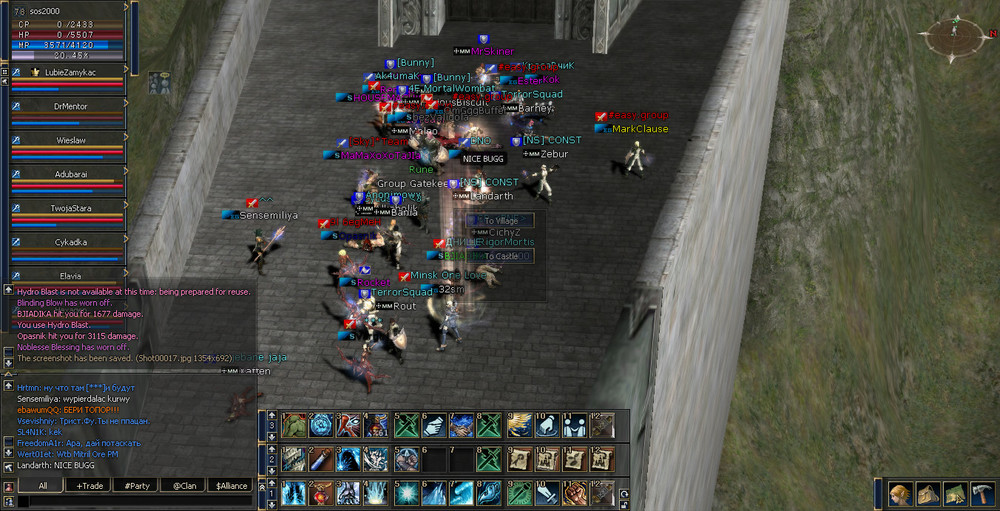Show the @Clan chat tab
The image size is (1000, 511).
[184, 485]
